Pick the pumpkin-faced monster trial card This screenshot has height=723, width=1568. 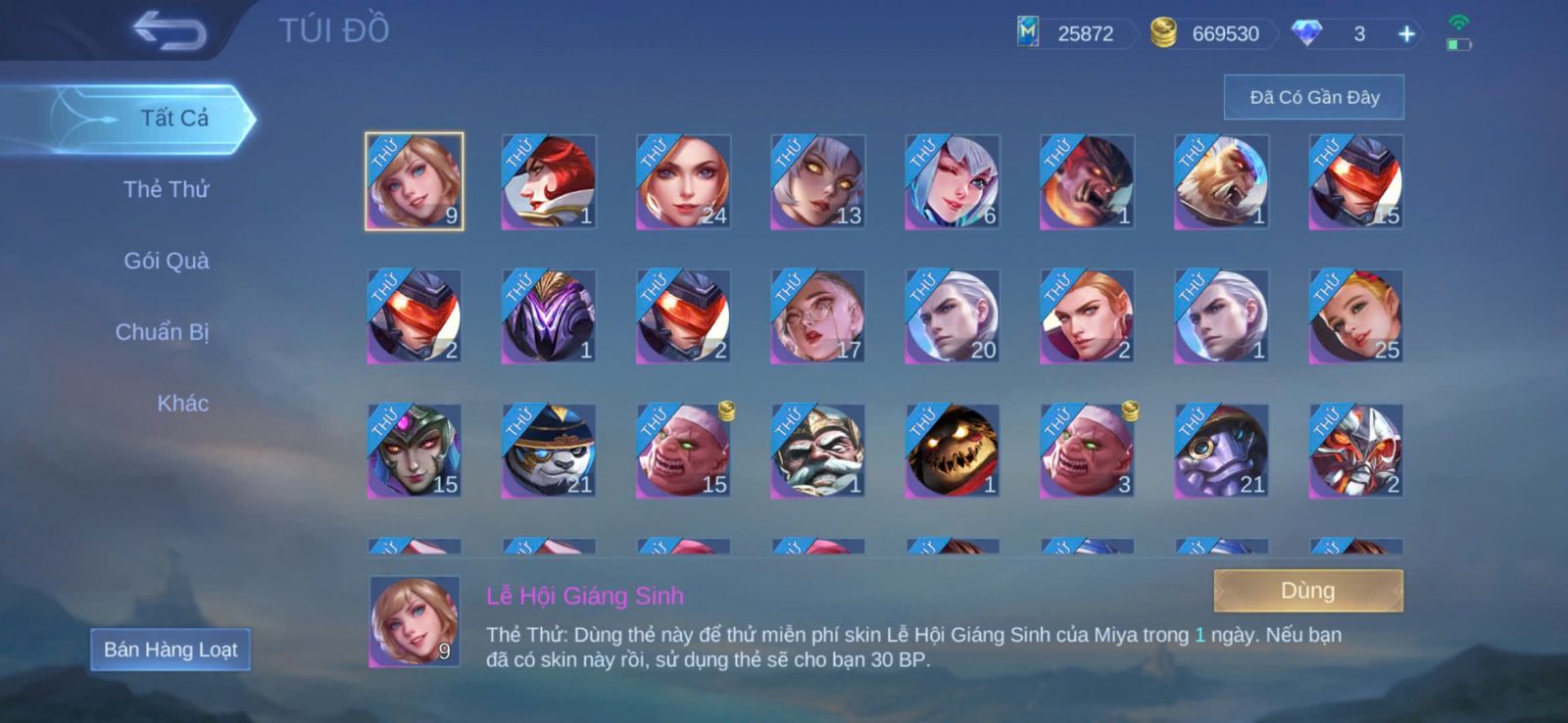tap(952, 451)
